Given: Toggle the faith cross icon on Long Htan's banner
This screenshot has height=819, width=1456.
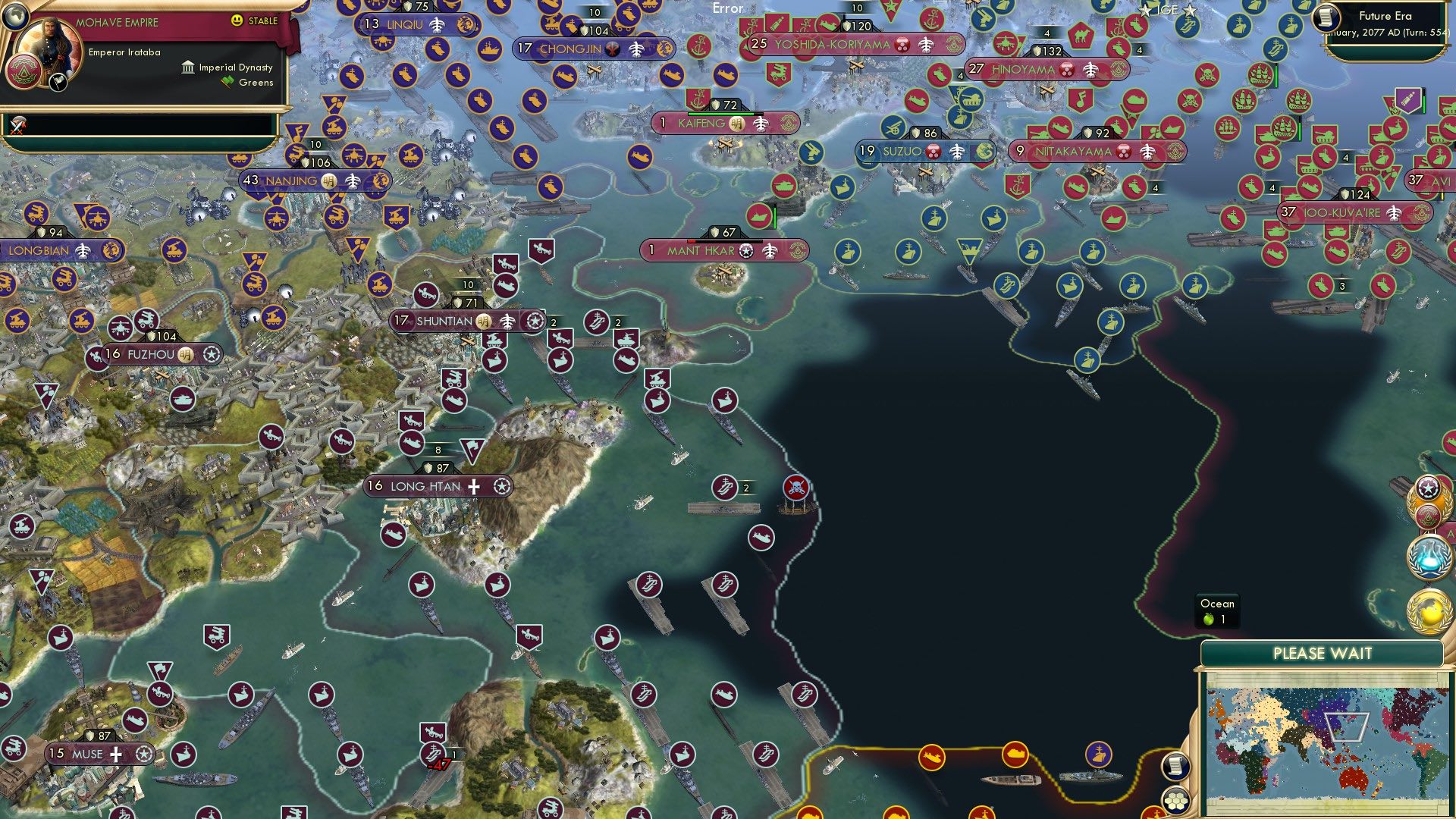Looking at the screenshot, I should [x=472, y=487].
